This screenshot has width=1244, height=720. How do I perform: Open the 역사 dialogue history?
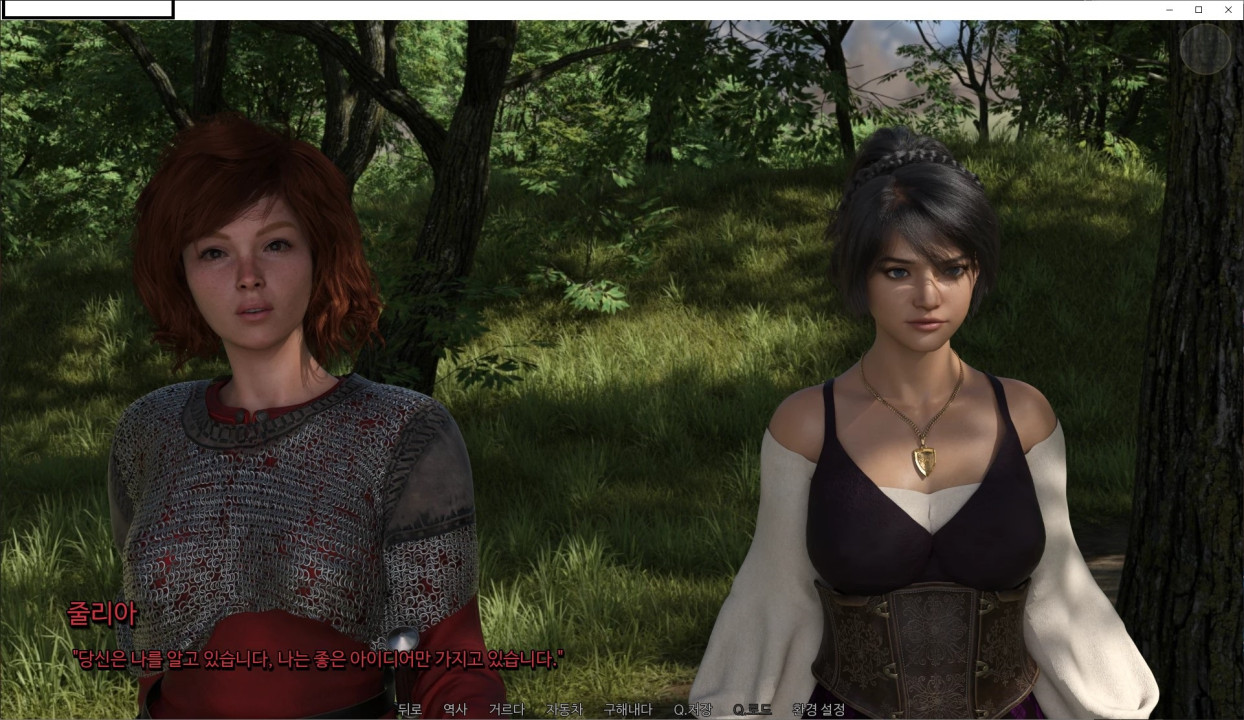click(455, 710)
